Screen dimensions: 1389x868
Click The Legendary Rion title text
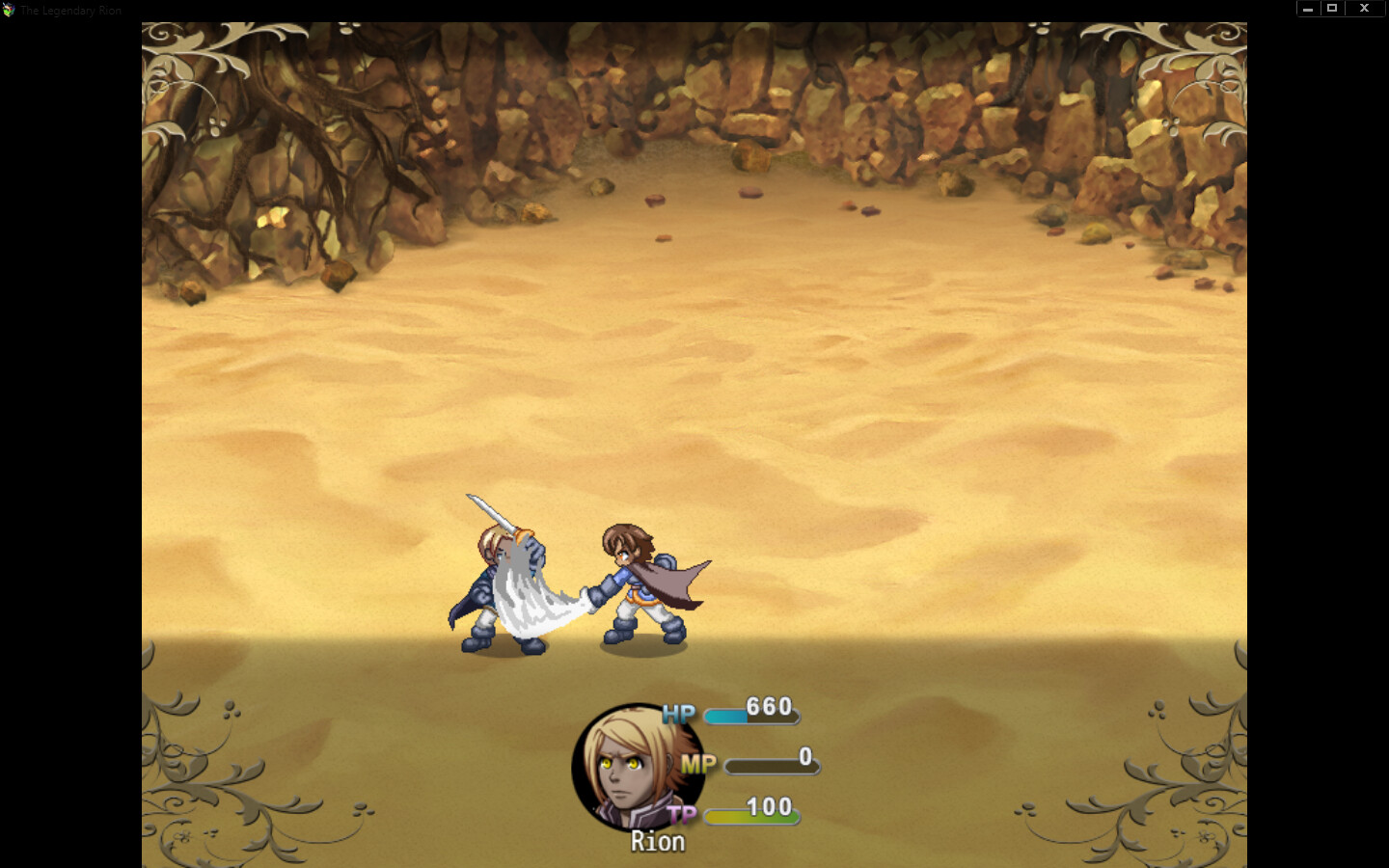(x=71, y=11)
